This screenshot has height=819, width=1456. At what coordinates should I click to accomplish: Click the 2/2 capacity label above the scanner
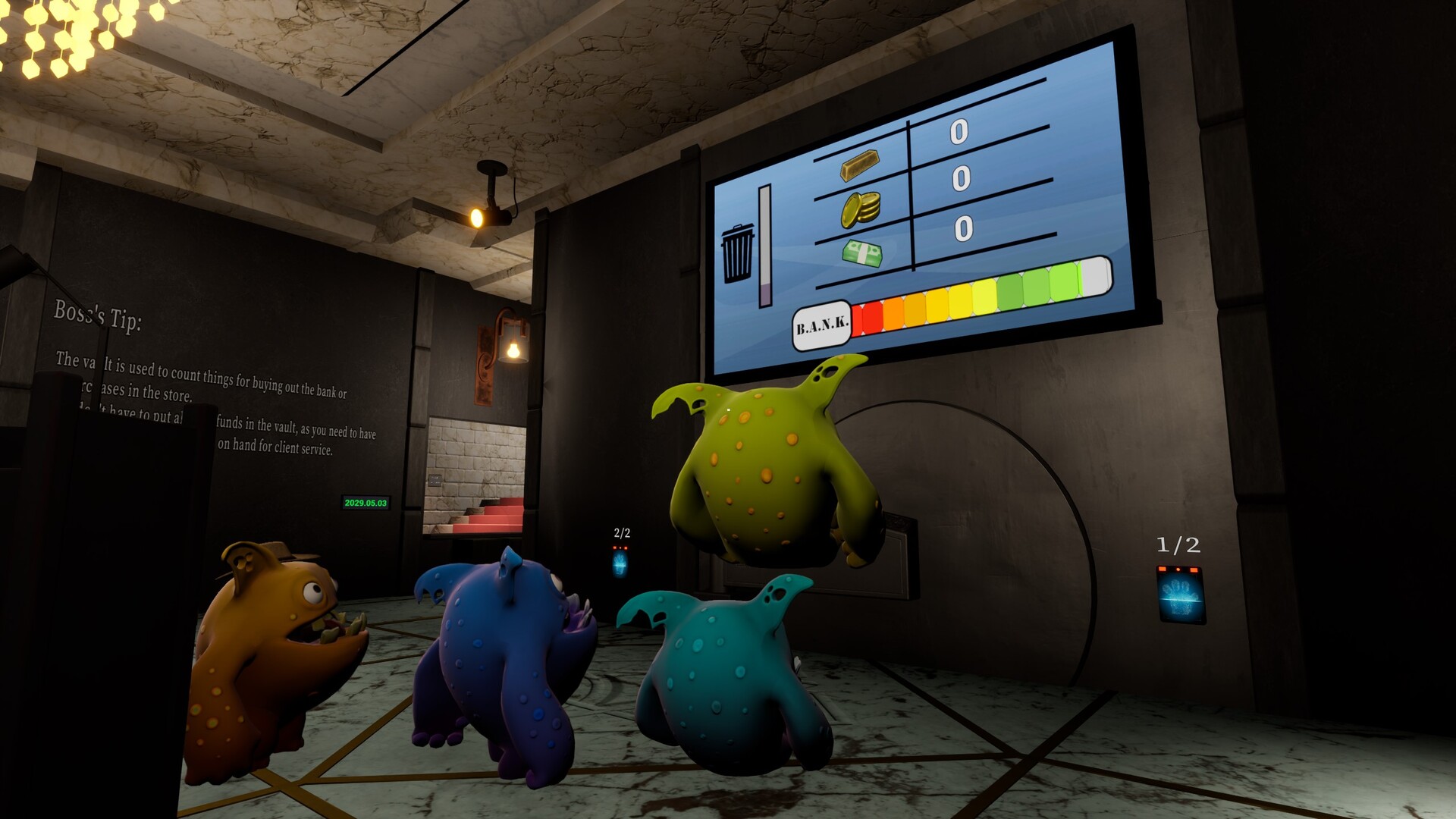[620, 532]
